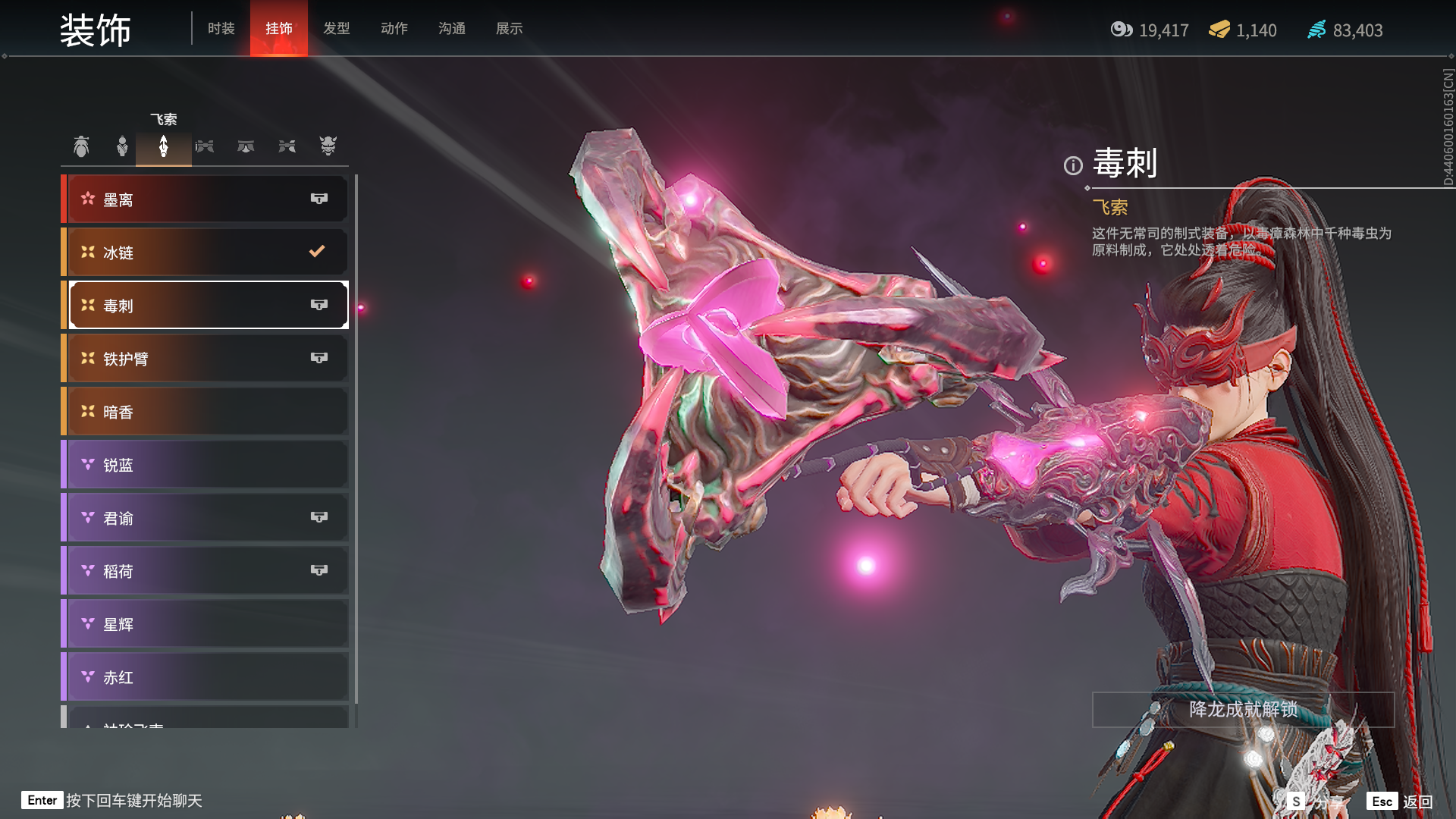Choose the 赤红 skin row
This screenshot has width=1456, height=819.
[206, 677]
